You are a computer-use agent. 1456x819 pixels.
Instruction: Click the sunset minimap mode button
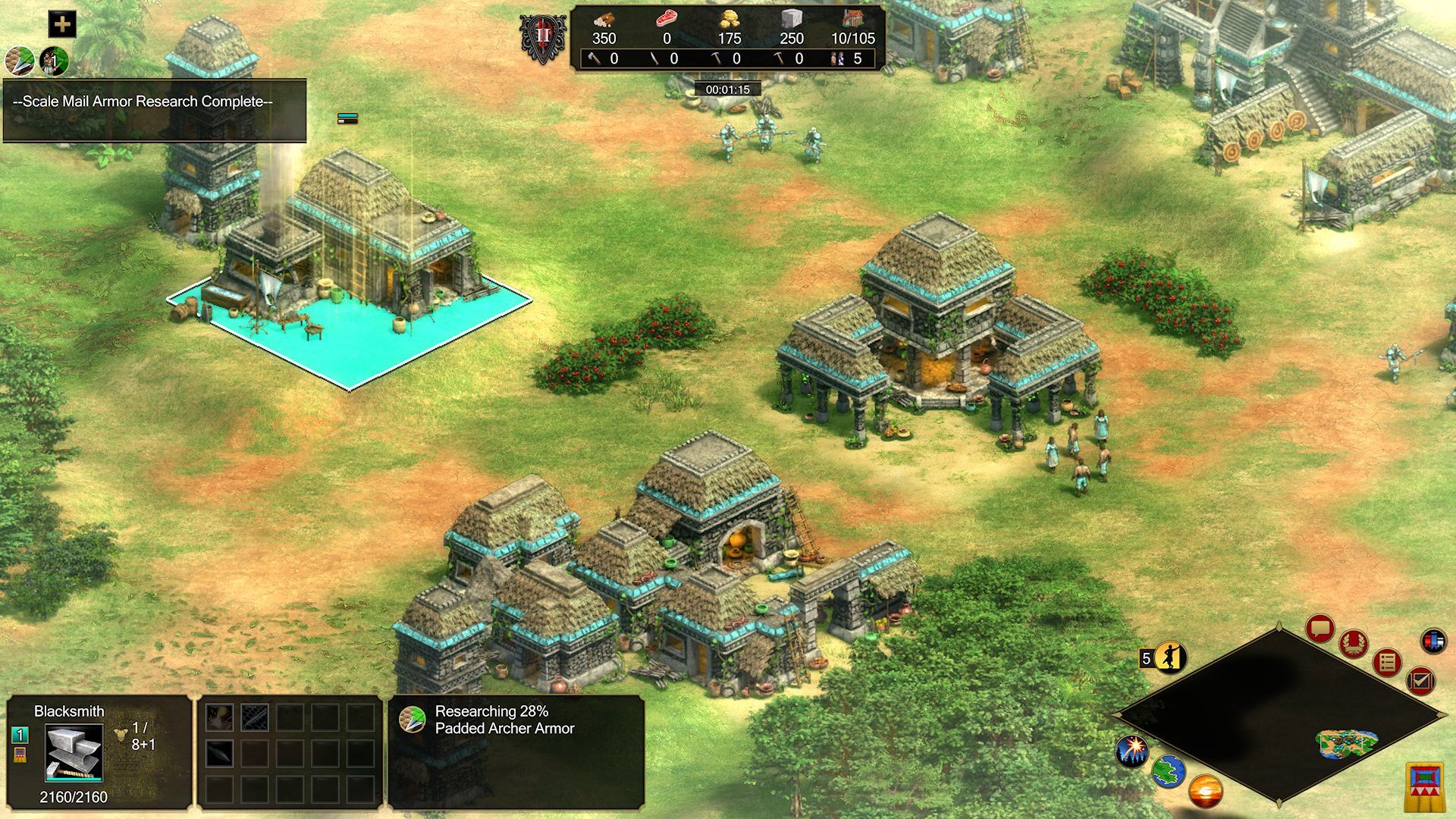click(1204, 792)
